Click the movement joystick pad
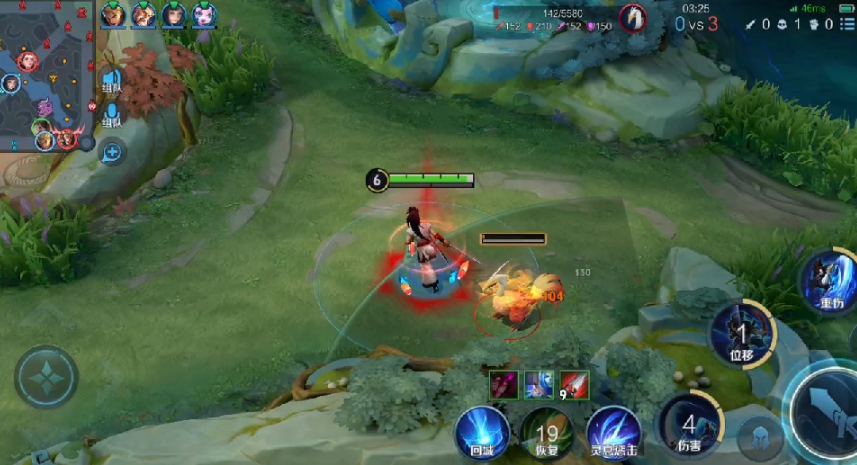 tap(46, 377)
